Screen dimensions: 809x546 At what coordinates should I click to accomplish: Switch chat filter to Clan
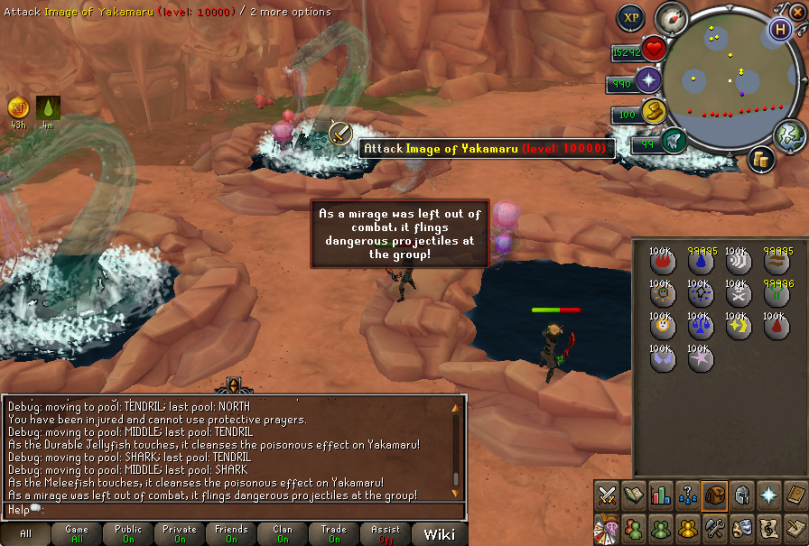coord(282,534)
